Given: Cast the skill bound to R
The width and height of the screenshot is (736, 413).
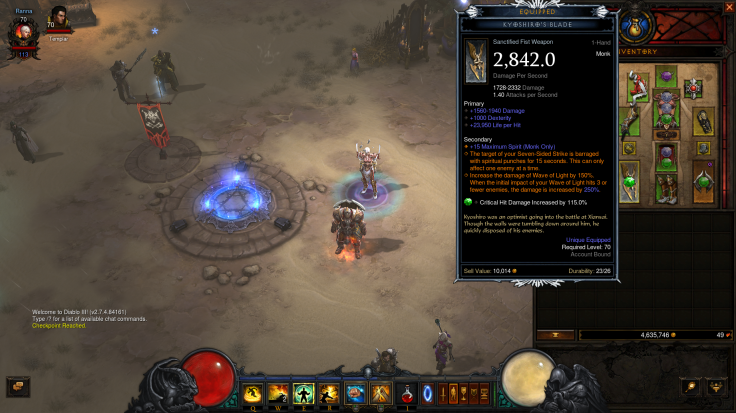Looking at the screenshot, I should 329,393.
